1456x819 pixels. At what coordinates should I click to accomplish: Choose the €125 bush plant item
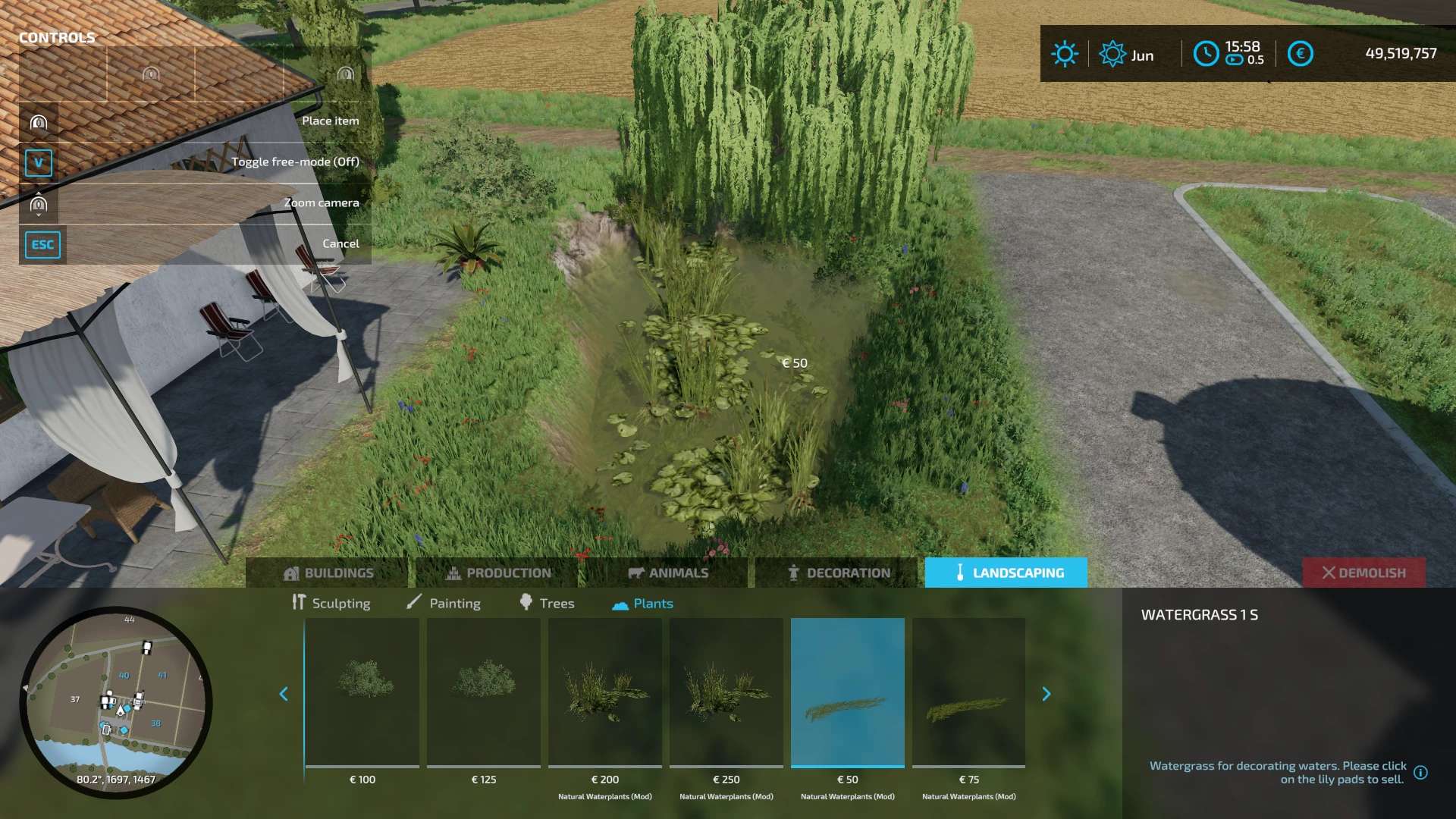484,692
